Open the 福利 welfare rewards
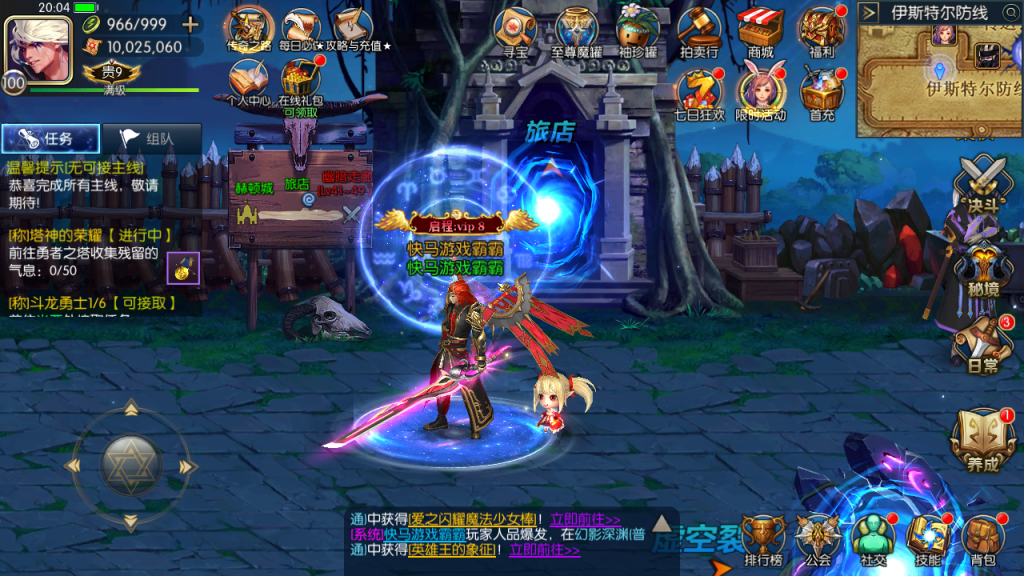Screen dimensions: 1024x576 [x=822, y=30]
